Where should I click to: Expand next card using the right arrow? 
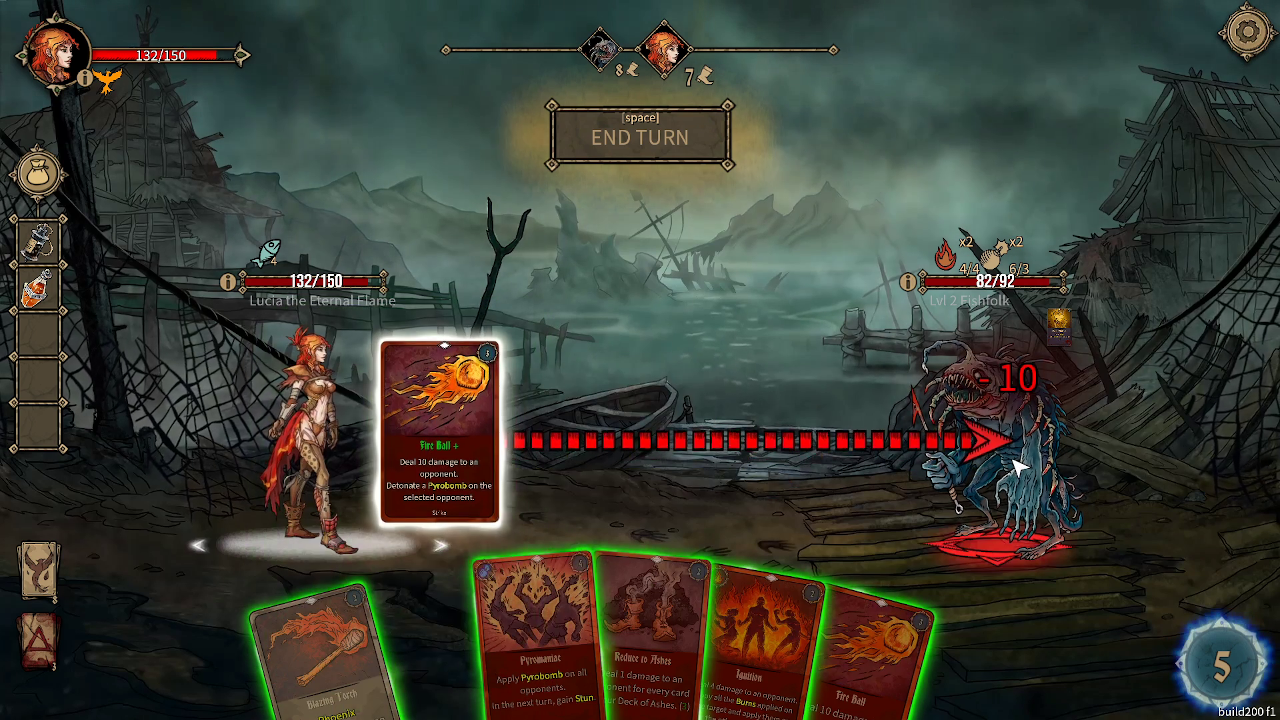pos(442,544)
